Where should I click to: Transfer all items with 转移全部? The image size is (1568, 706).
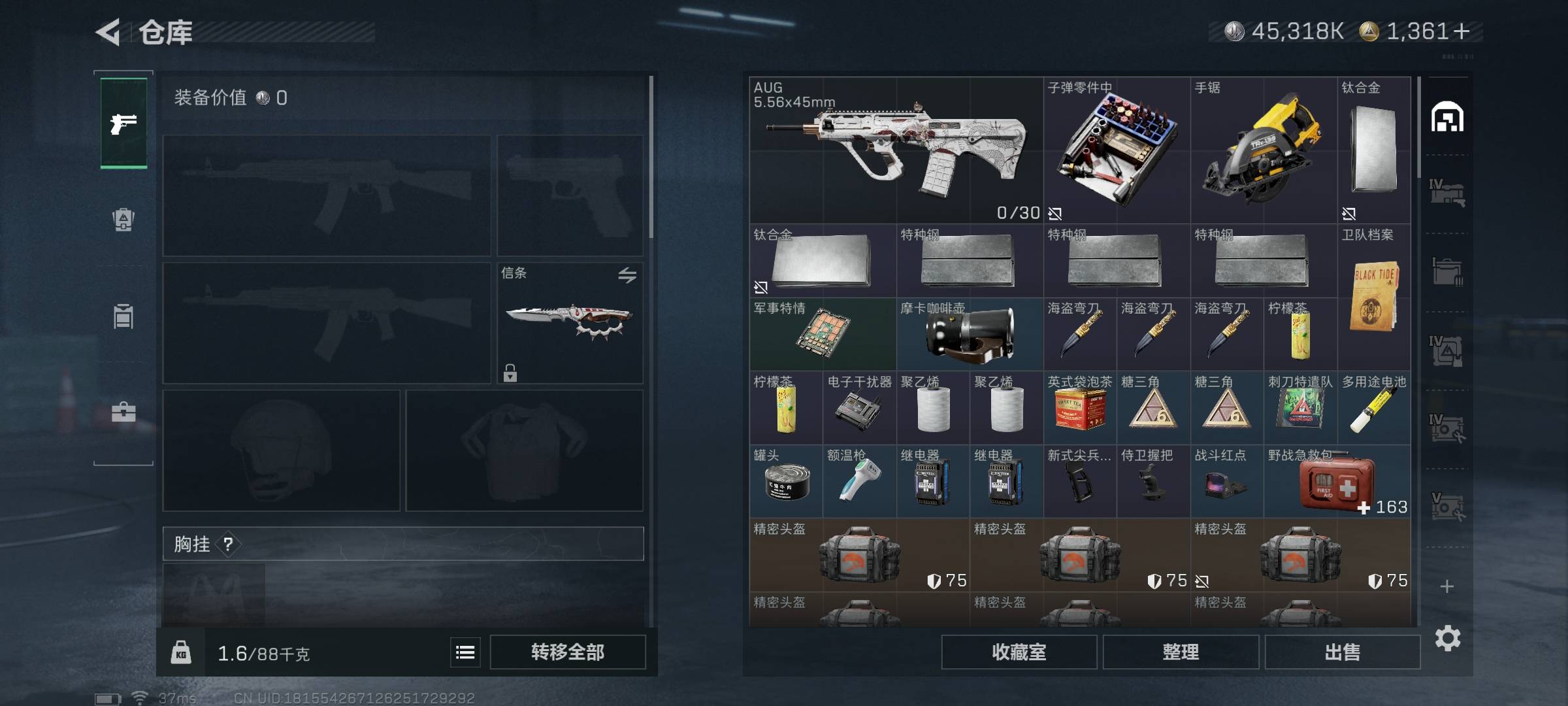[567, 652]
